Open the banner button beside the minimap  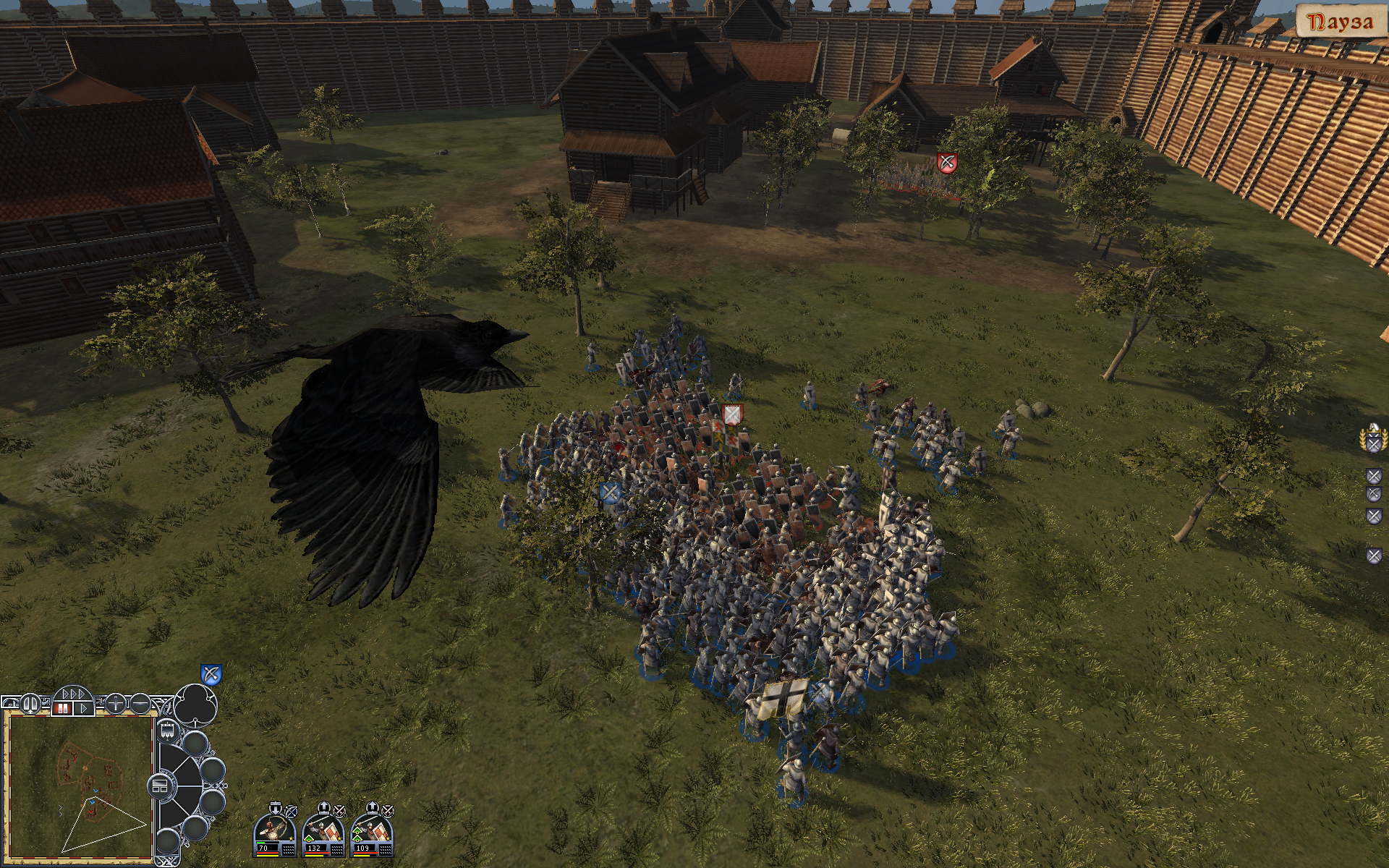pos(167,730)
